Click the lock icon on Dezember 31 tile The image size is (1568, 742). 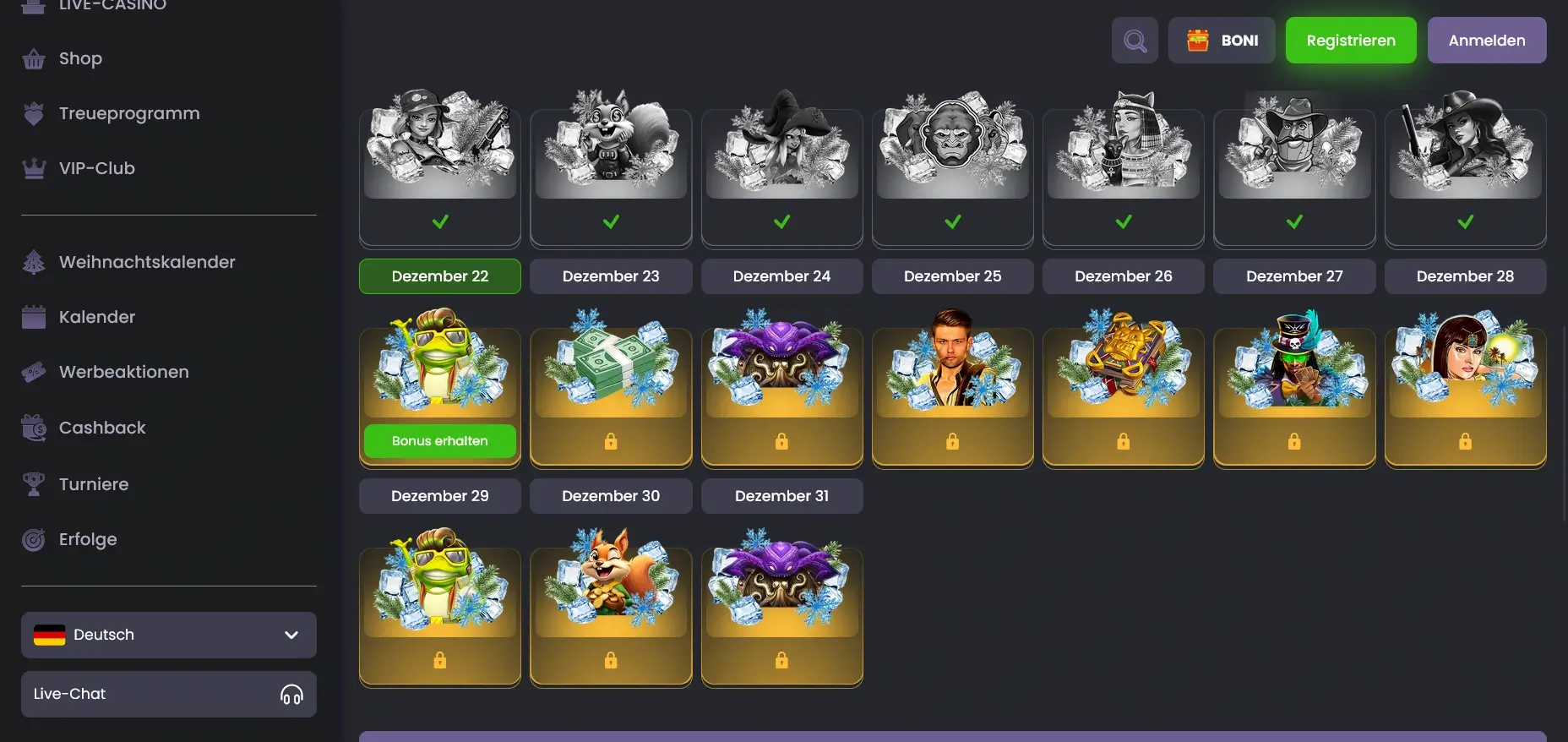click(x=781, y=660)
